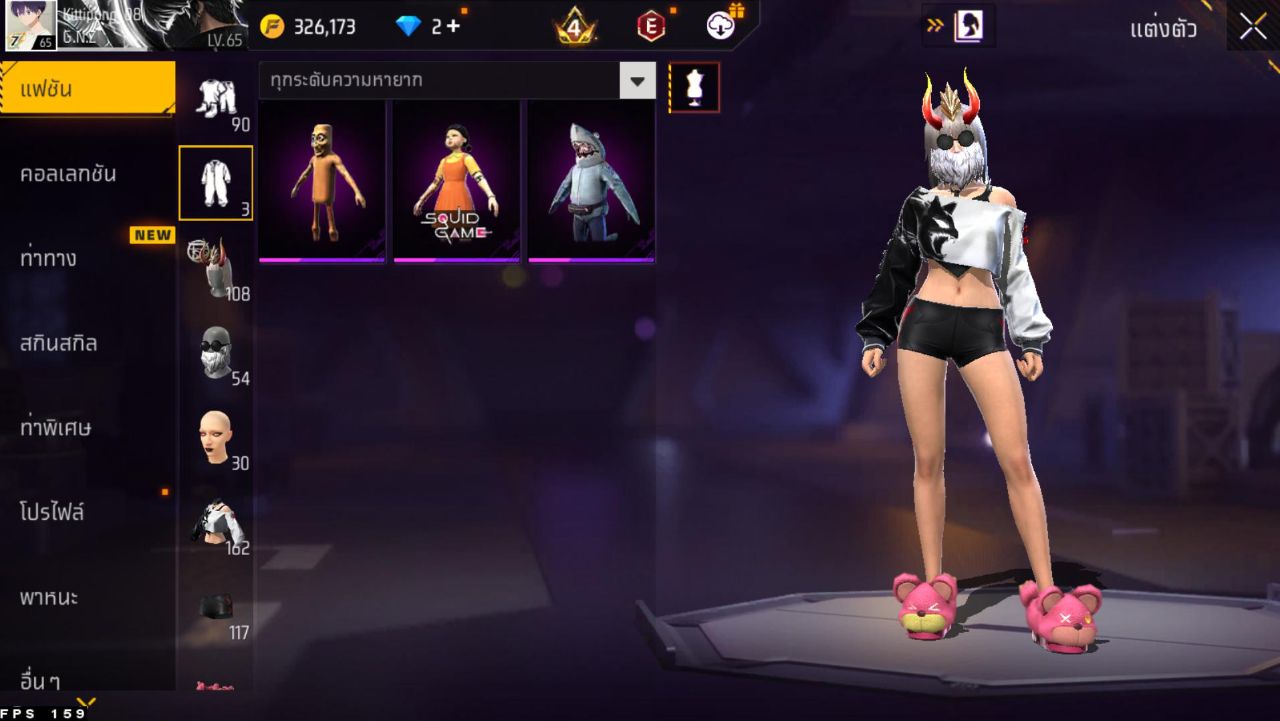The width and height of the screenshot is (1280, 721).
Task: Click the gold rank badge showing level 4
Action: 575,26
